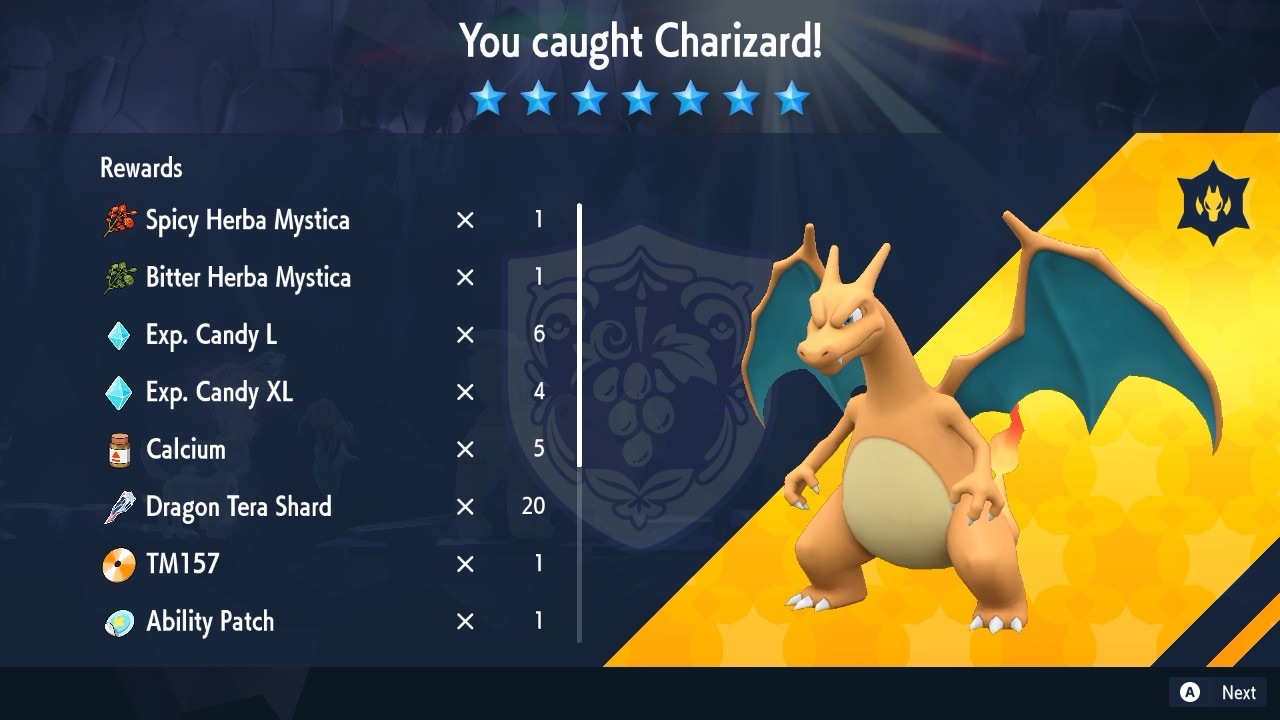
Task: Click the Dragon Tera type emblem
Action: pyautogui.click(x=1211, y=203)
